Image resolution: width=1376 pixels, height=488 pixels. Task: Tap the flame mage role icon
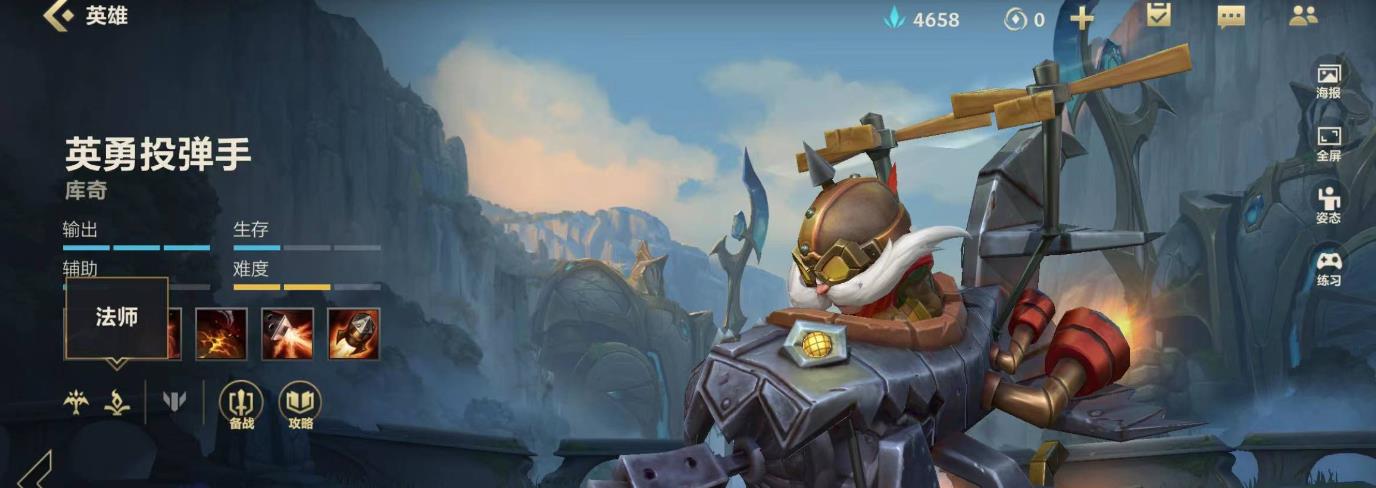point(117,402)
